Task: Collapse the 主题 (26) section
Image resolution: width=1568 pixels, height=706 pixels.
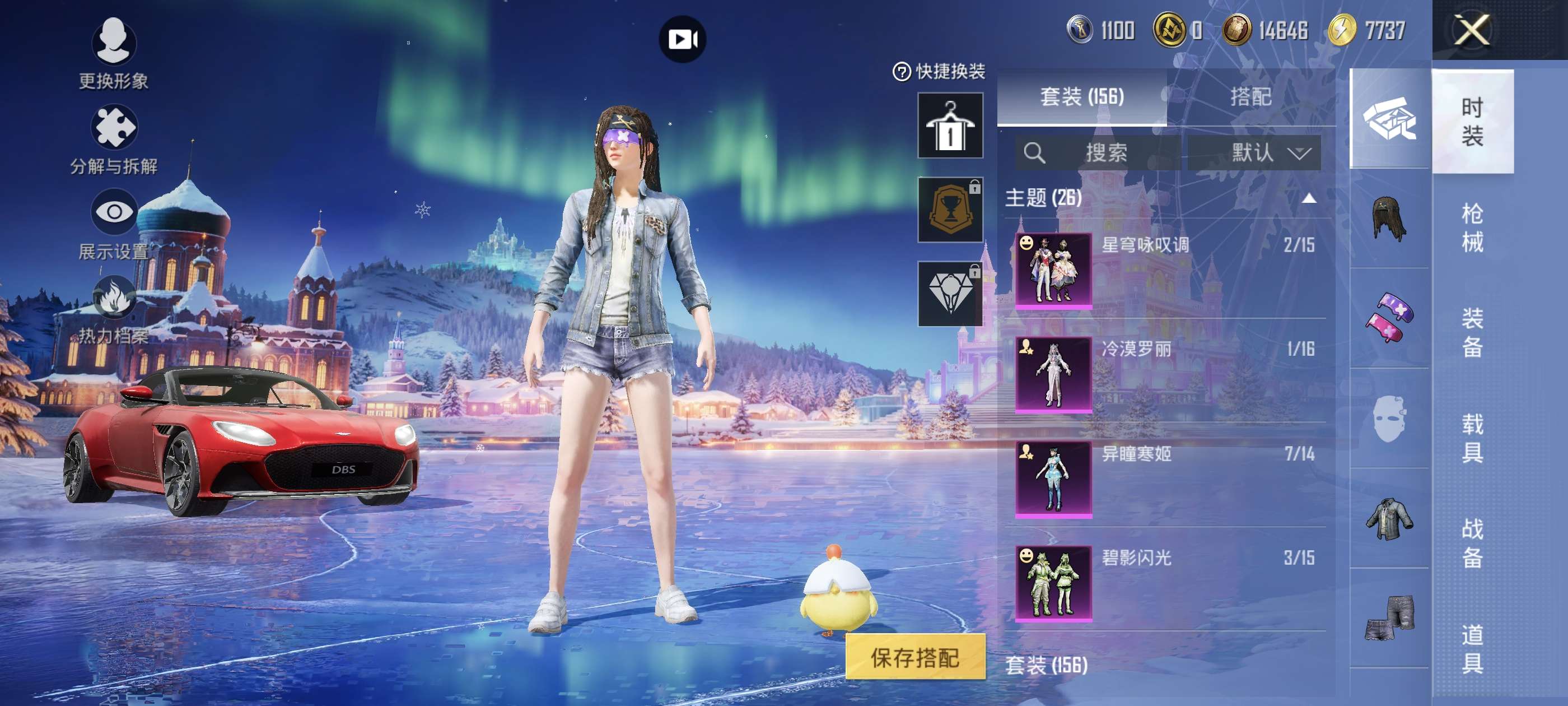Action: pyautogui.click(x=1309, y=198)
